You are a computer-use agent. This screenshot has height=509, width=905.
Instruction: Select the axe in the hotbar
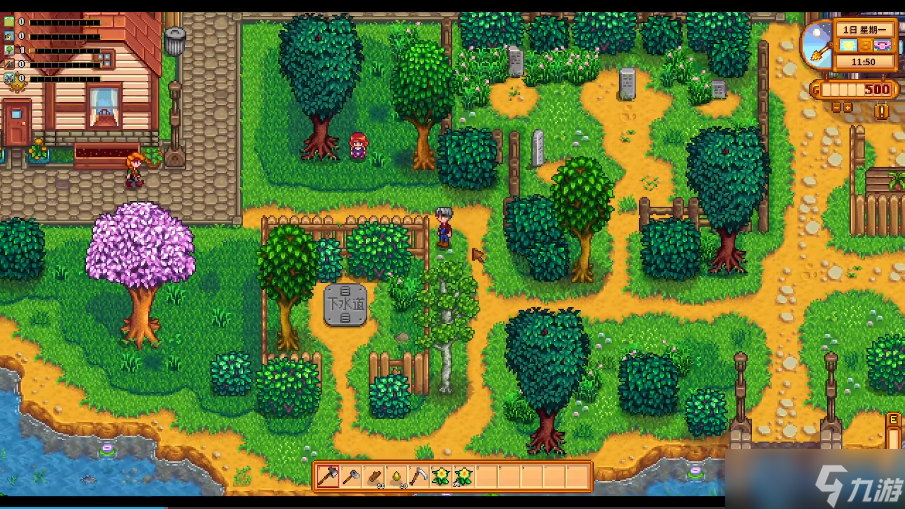click(329, 476)
